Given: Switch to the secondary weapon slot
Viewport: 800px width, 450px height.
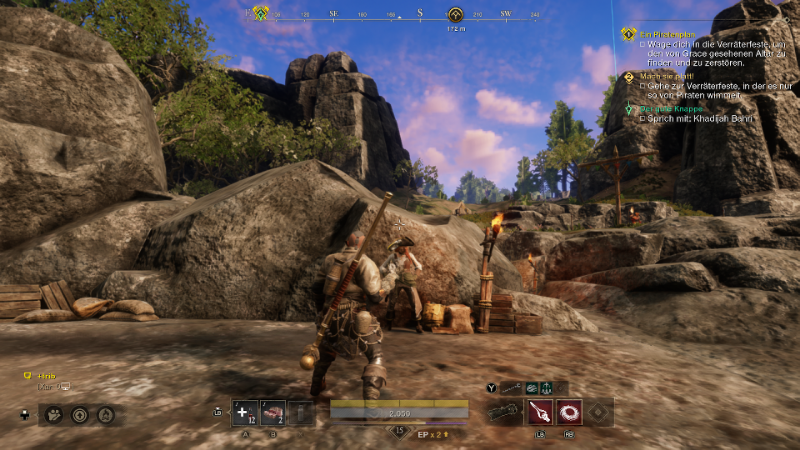Looking at the screenshot, I should tap(513, 387).
